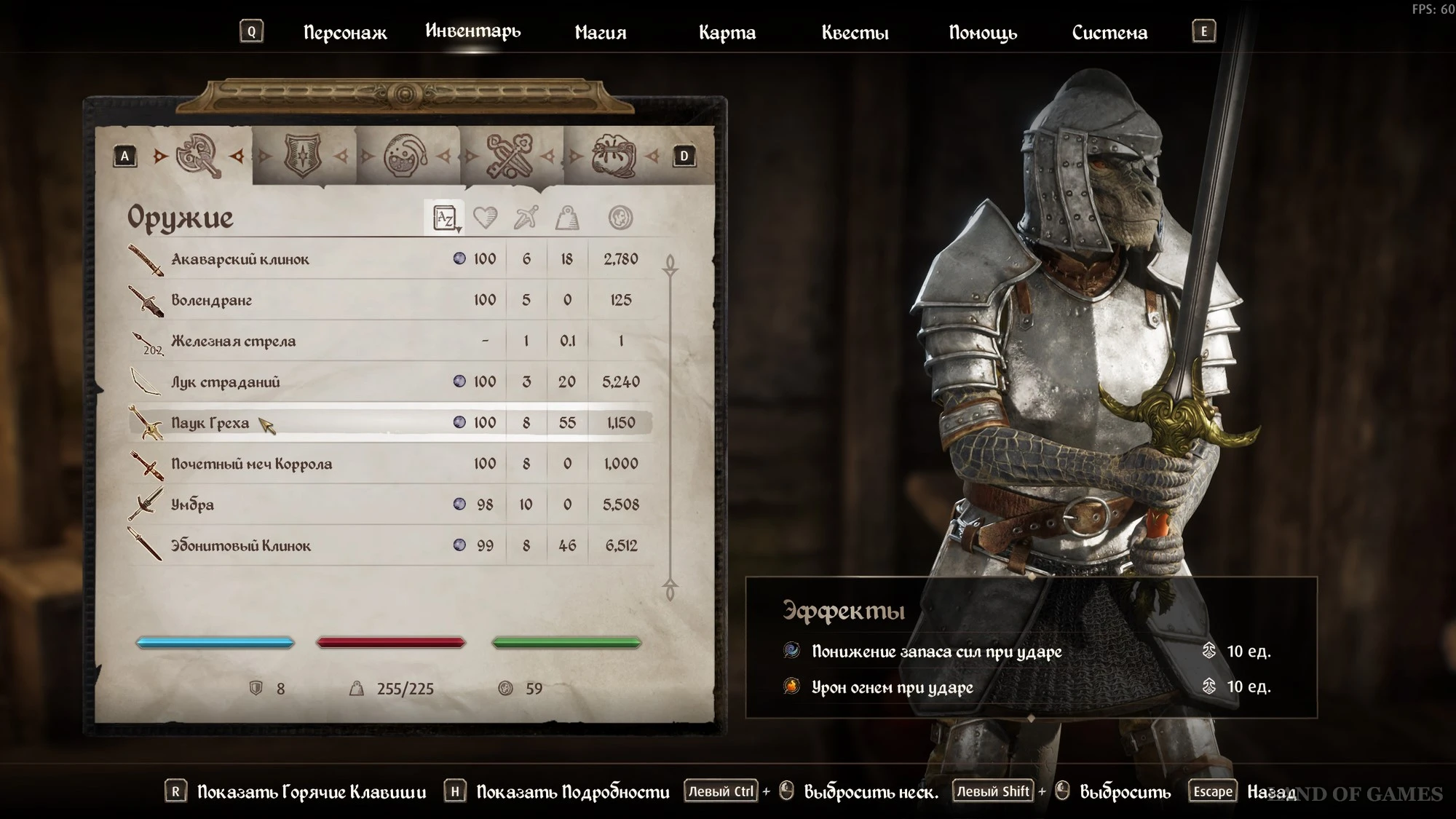
Task: Sort the list by heart condition column
Action: 485,218
